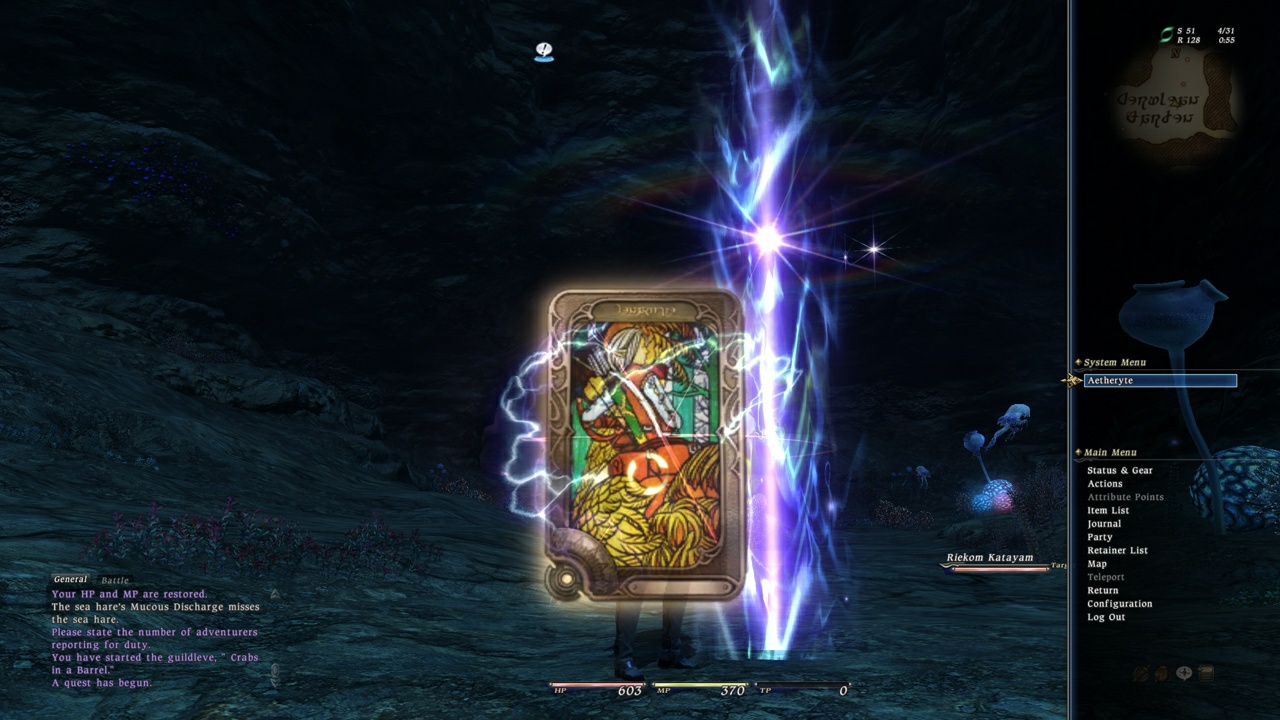1280x720 pixels.
Task: Open the journal notebook icon bottom right
Action: pyautogui.click(x=1206, y=672)
